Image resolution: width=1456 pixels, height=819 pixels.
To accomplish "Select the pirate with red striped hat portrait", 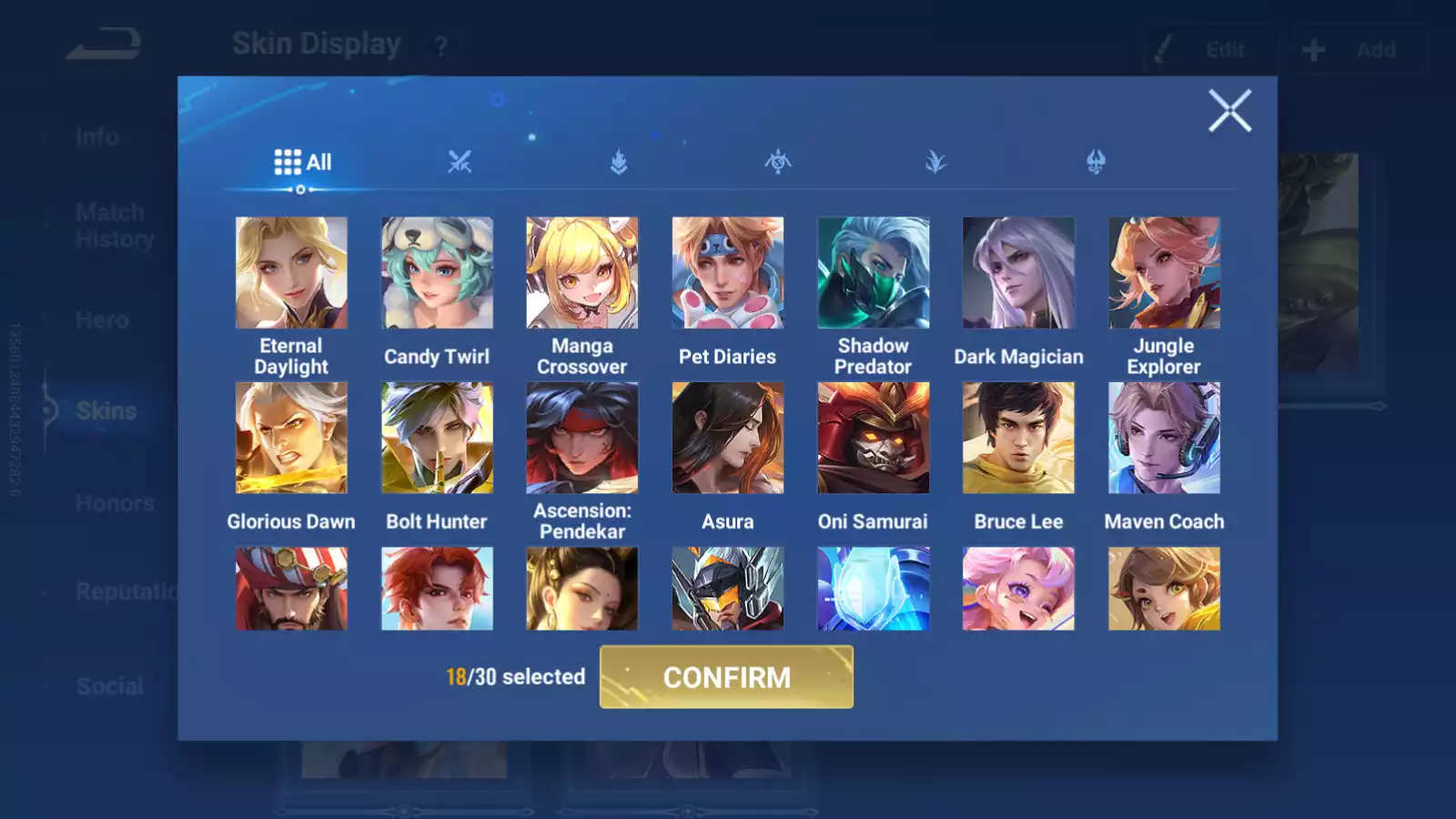I will pyautogui.click(x=291, y=589).
